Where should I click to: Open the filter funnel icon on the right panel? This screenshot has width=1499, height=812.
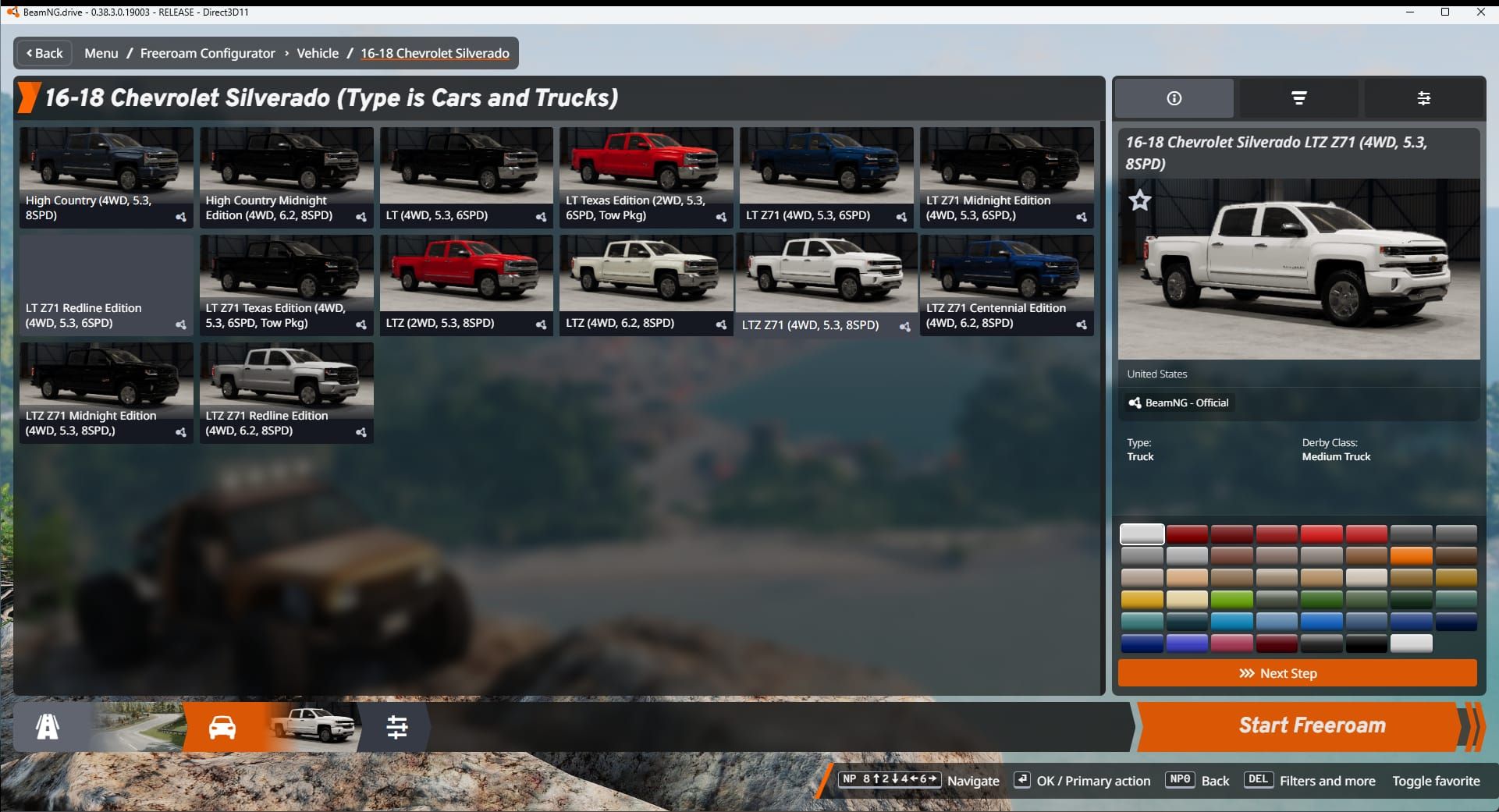tap(1298, 98)
